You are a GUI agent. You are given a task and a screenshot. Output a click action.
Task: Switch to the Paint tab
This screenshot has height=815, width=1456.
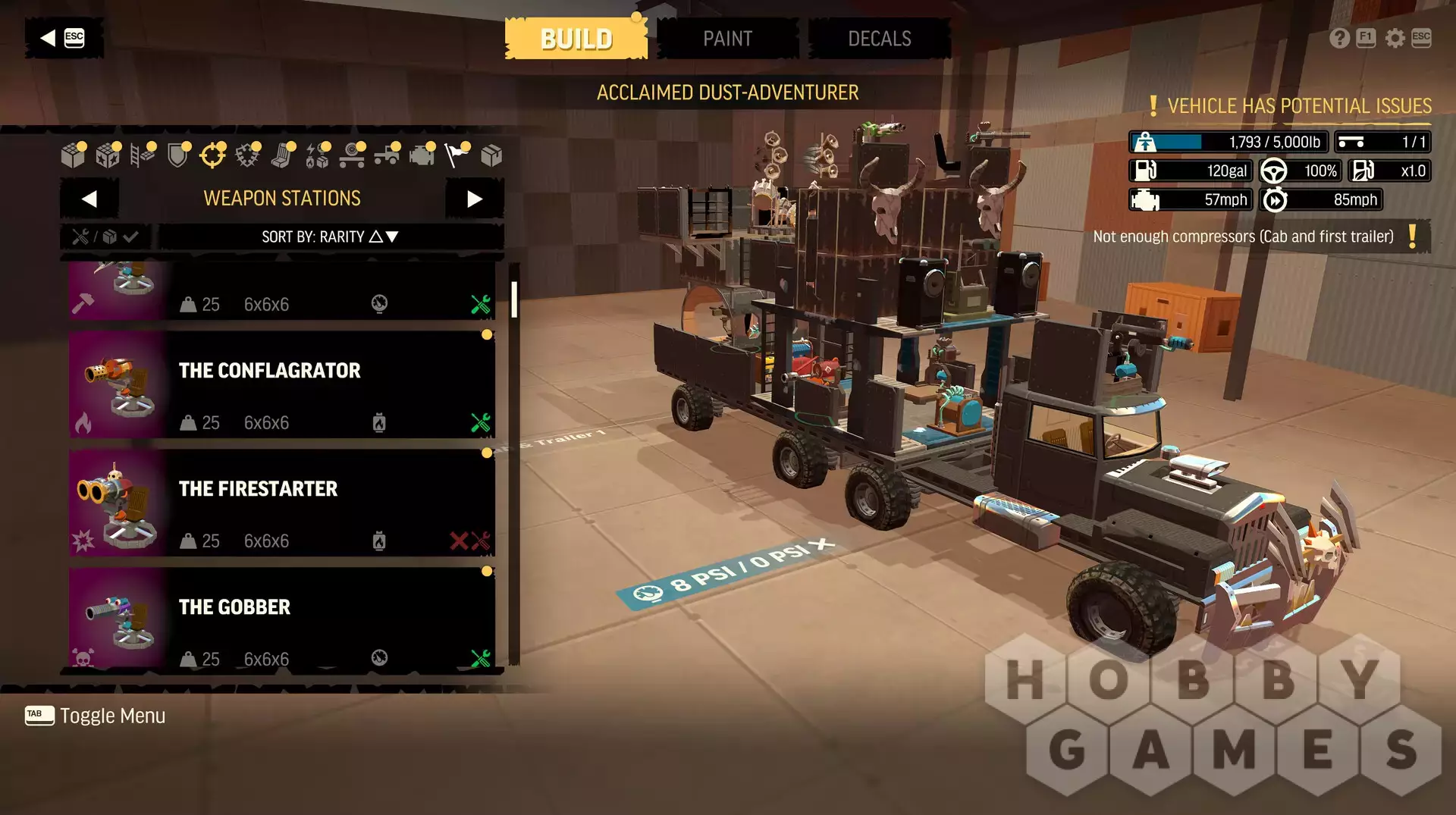pos(727,39)
